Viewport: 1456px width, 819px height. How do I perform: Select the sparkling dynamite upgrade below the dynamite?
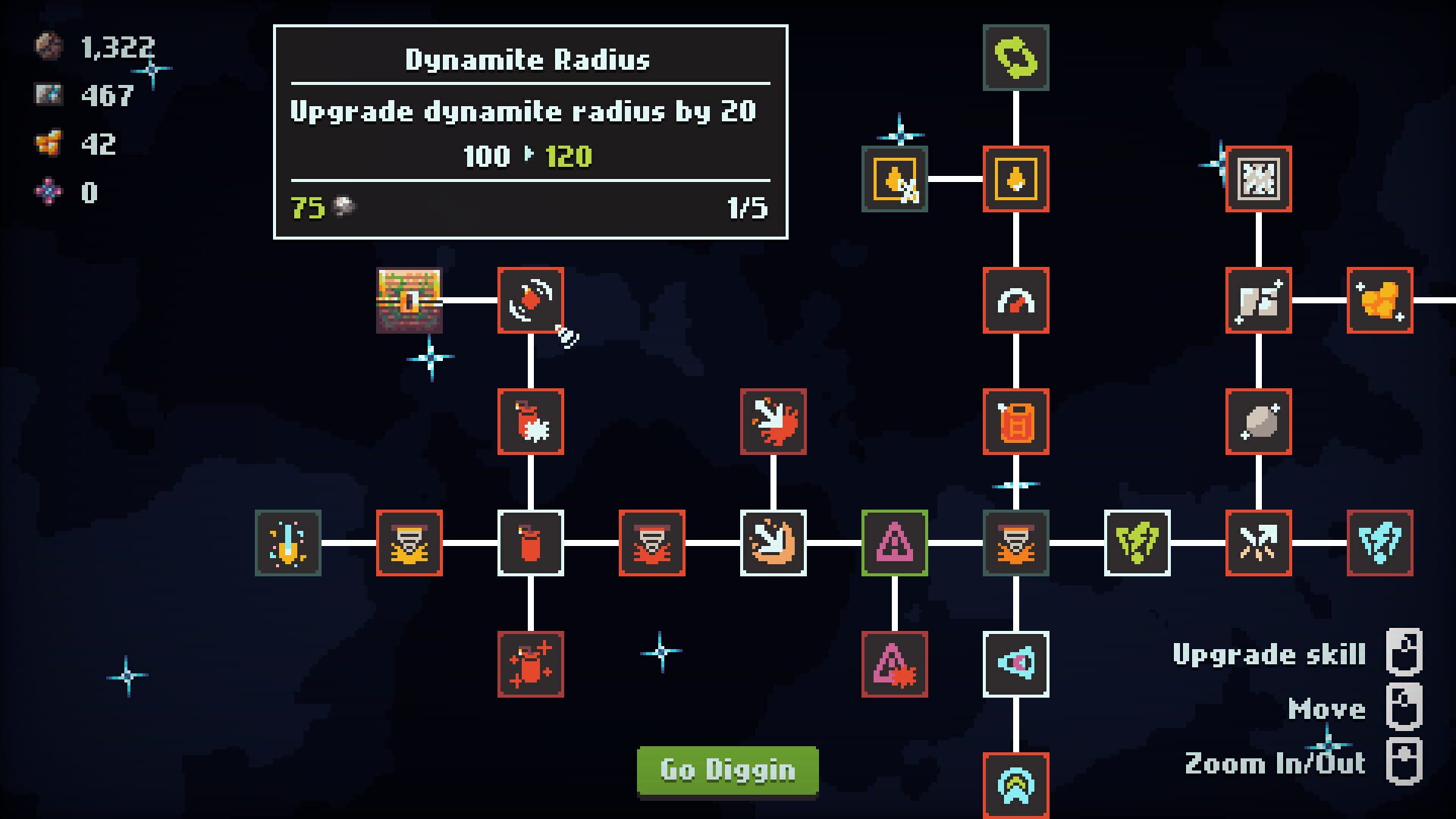pyautogui.click(x=530, y=664)
